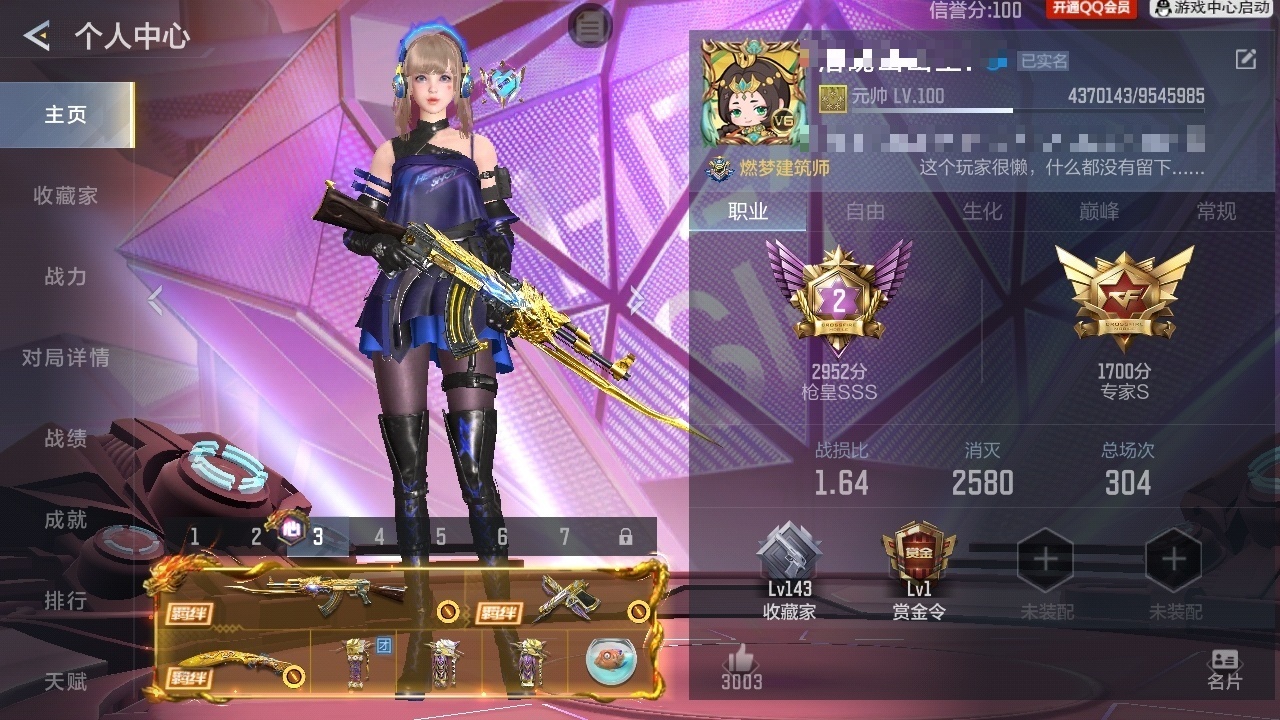The width and height of the screenshot is (1280, 720).
Task: Switch to the 生化 stats tab
Action: point(982,211)
